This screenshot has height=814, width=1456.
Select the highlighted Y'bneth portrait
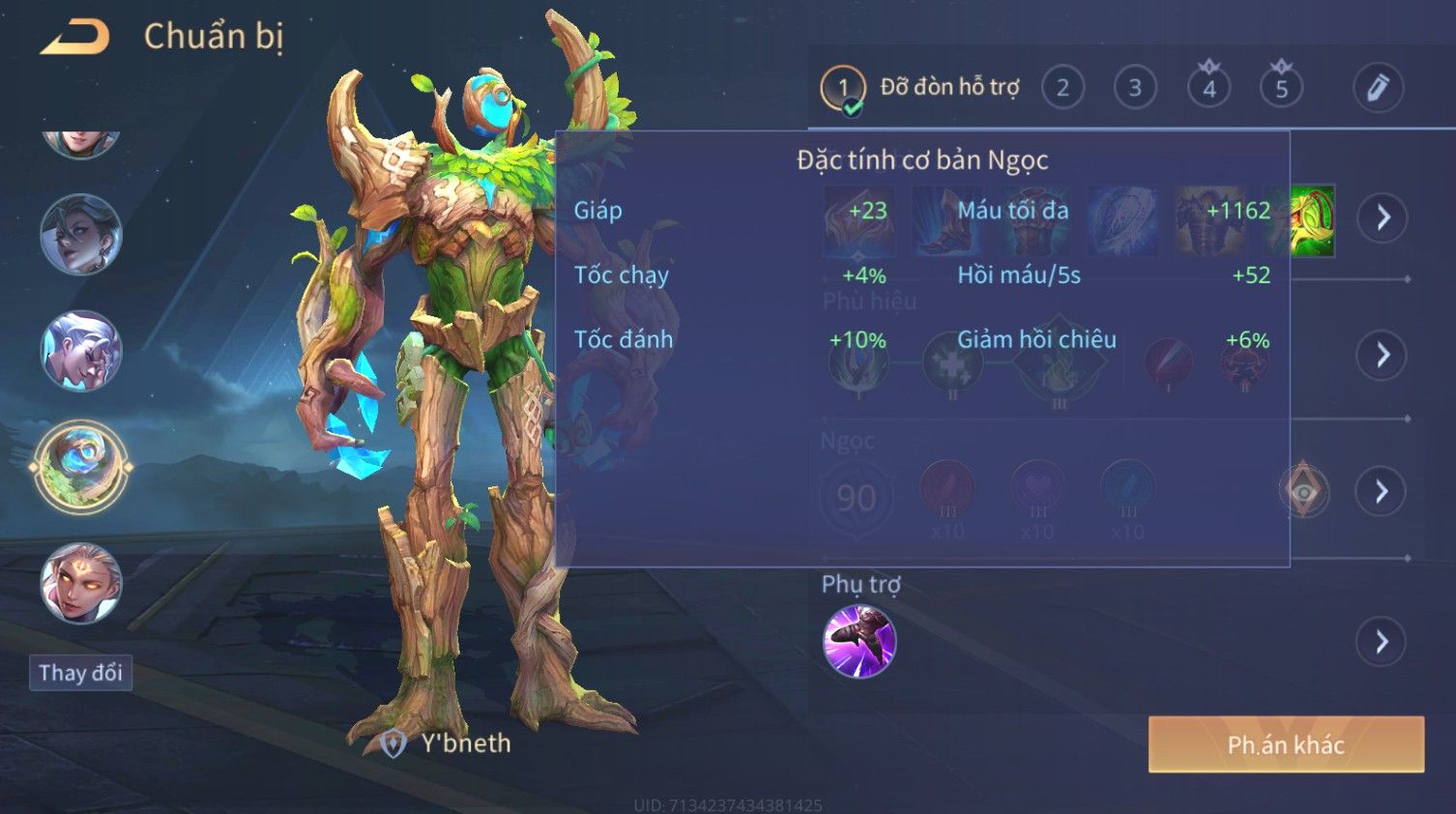click(81, 467)
